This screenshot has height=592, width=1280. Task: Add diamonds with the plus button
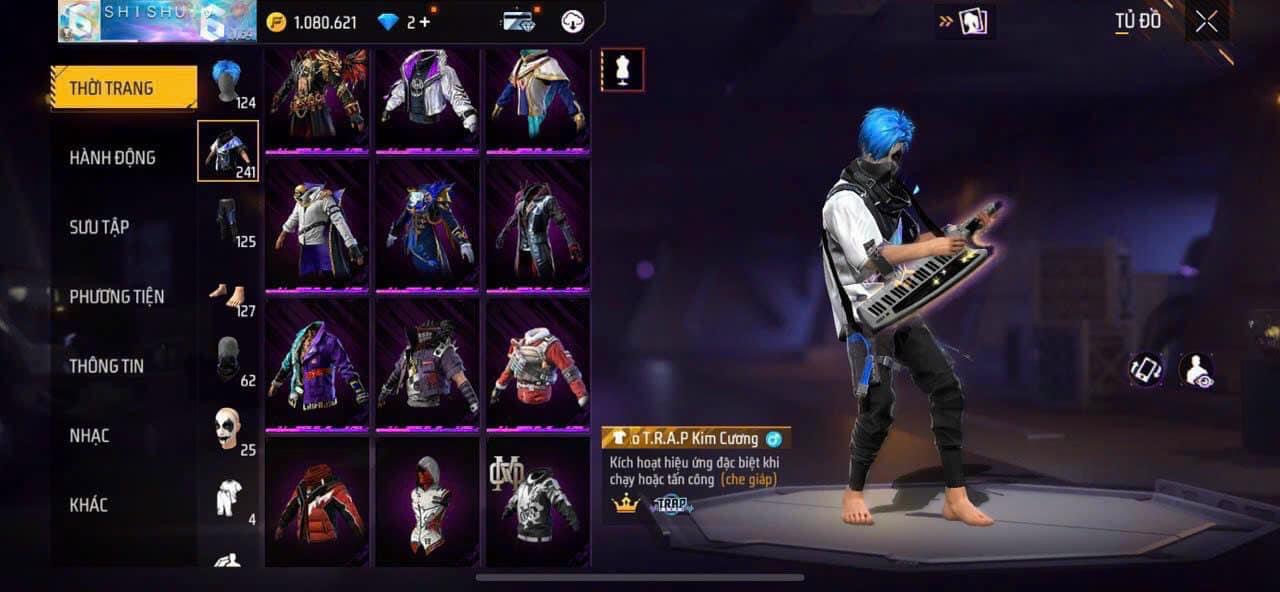(425, 22)
